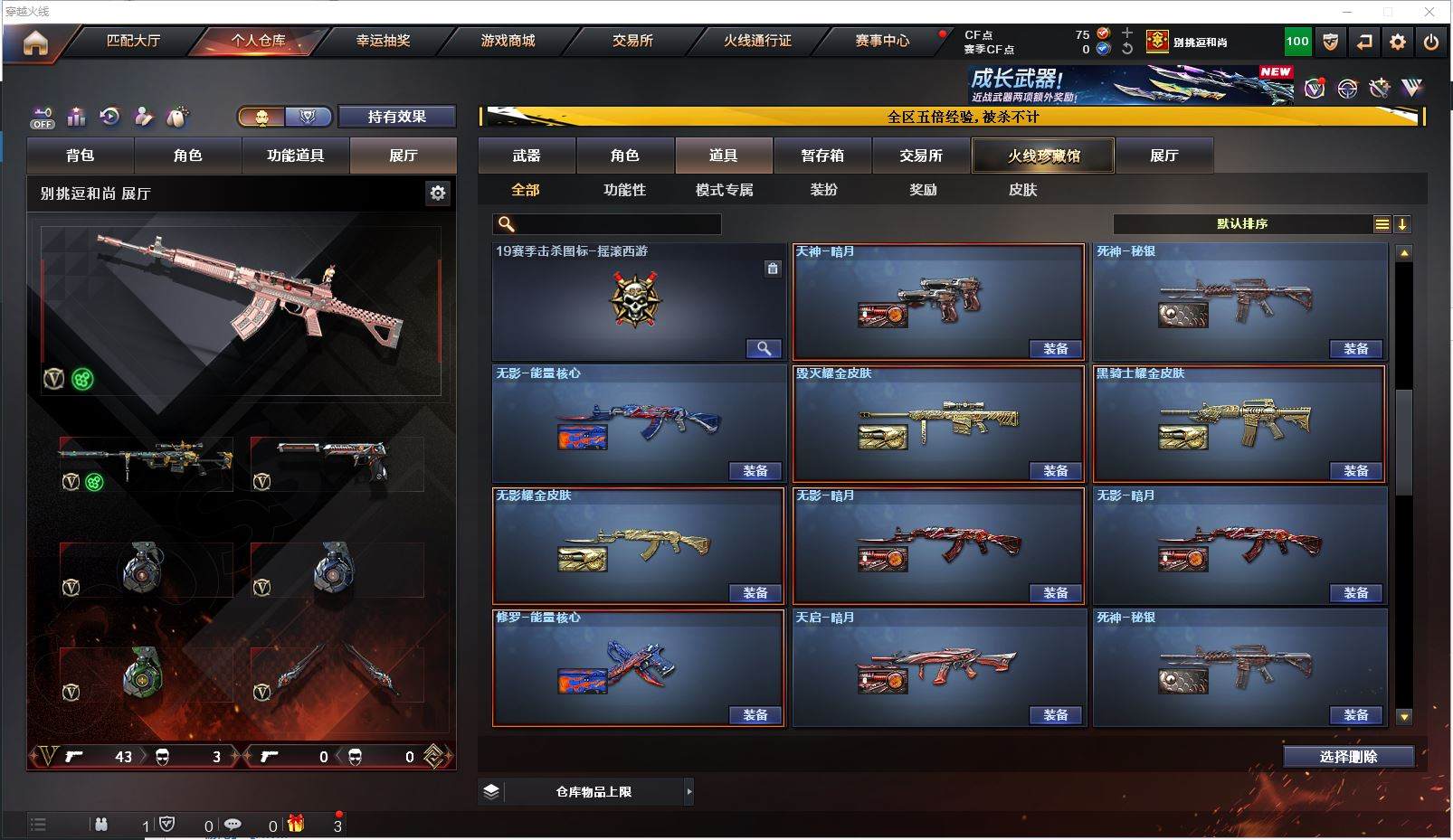This screenshot has width=1453, height=840.
Task: Open the 赛事中心 tournament center
Action: coord(882,41)
